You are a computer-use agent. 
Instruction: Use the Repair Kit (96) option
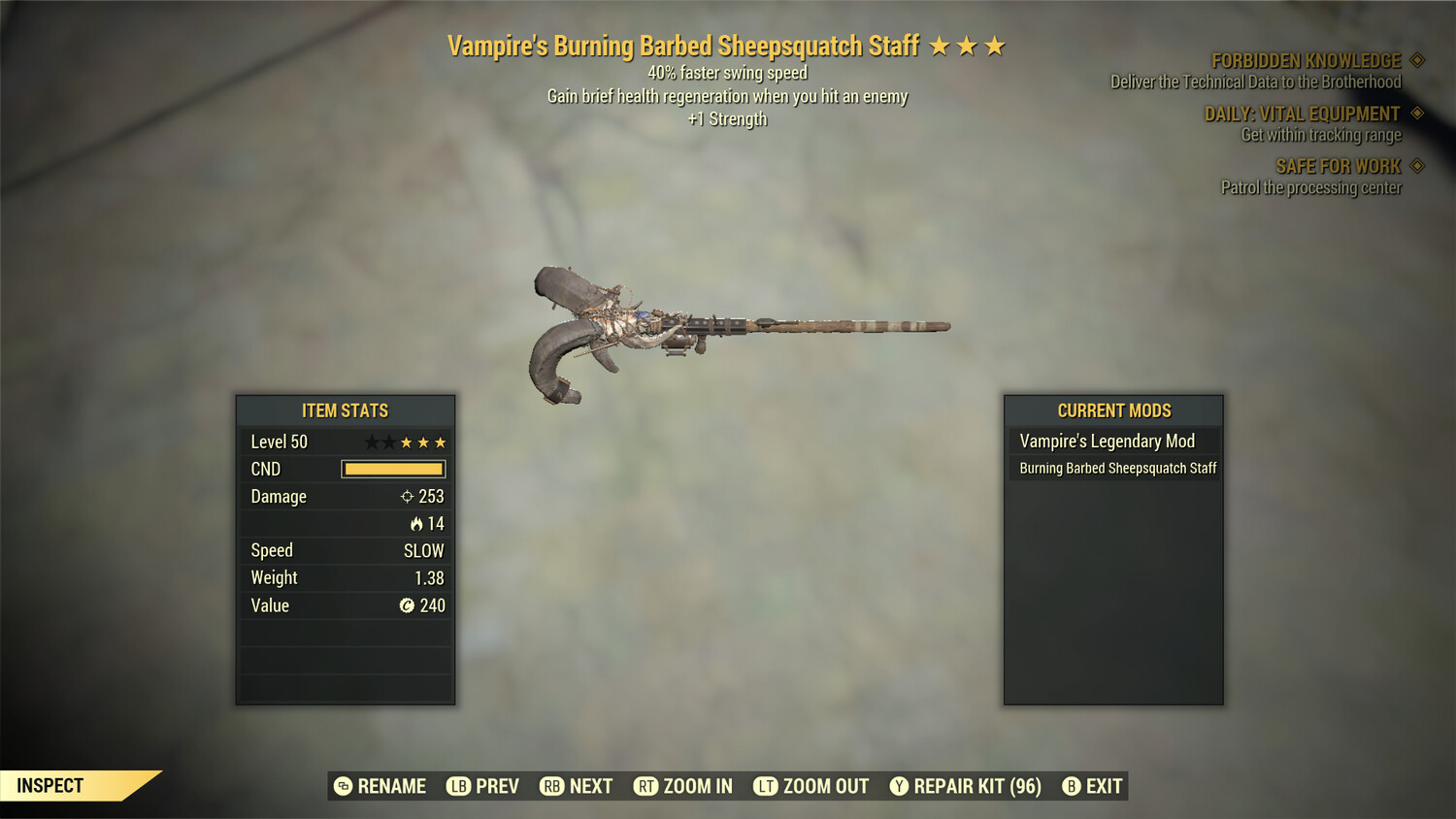click(966, 786)
